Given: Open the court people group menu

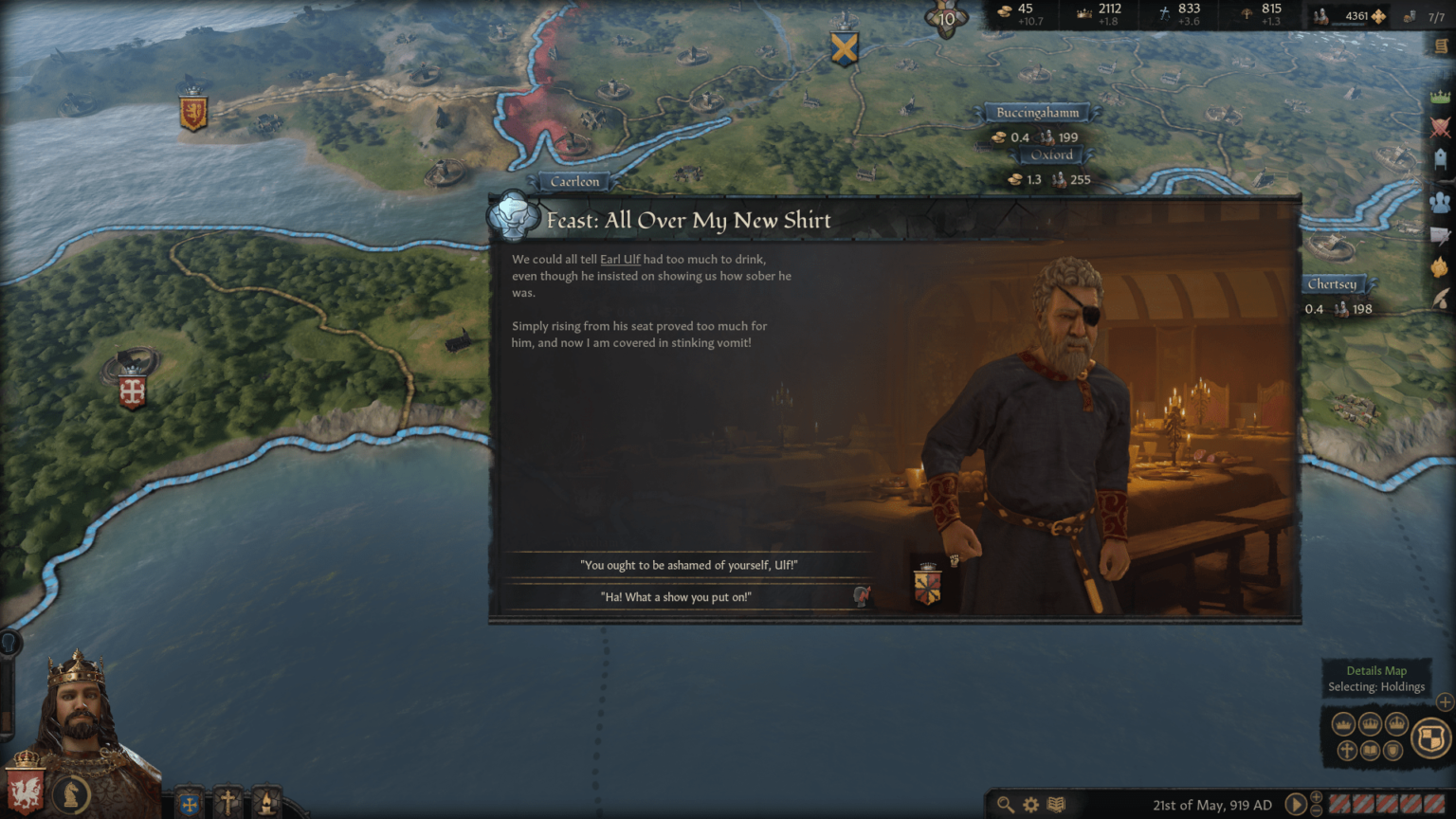Looking at the screenshot, I should click(x=1440, y=203).
